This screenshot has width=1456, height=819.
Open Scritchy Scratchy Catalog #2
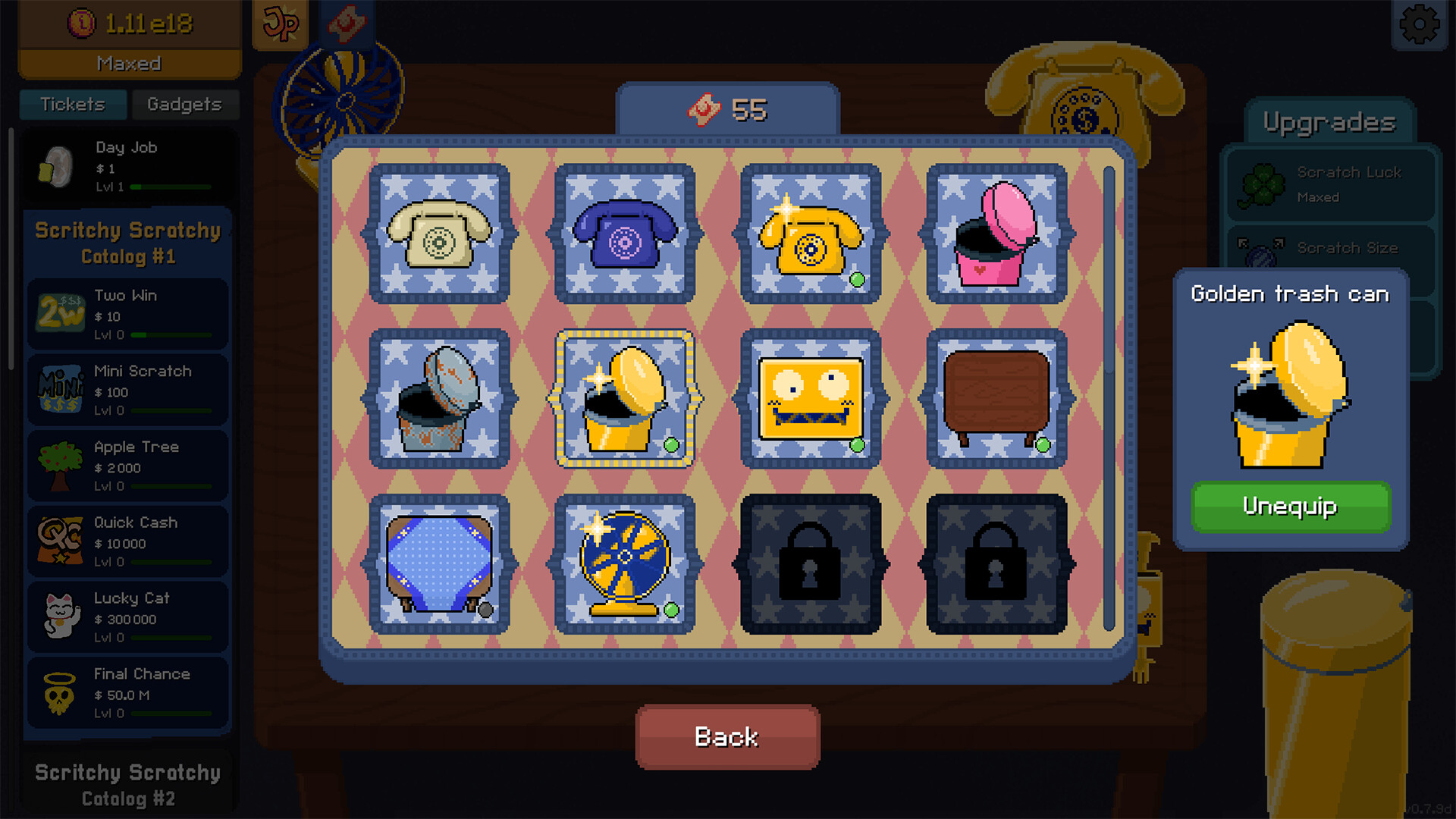tap(127, 786)
